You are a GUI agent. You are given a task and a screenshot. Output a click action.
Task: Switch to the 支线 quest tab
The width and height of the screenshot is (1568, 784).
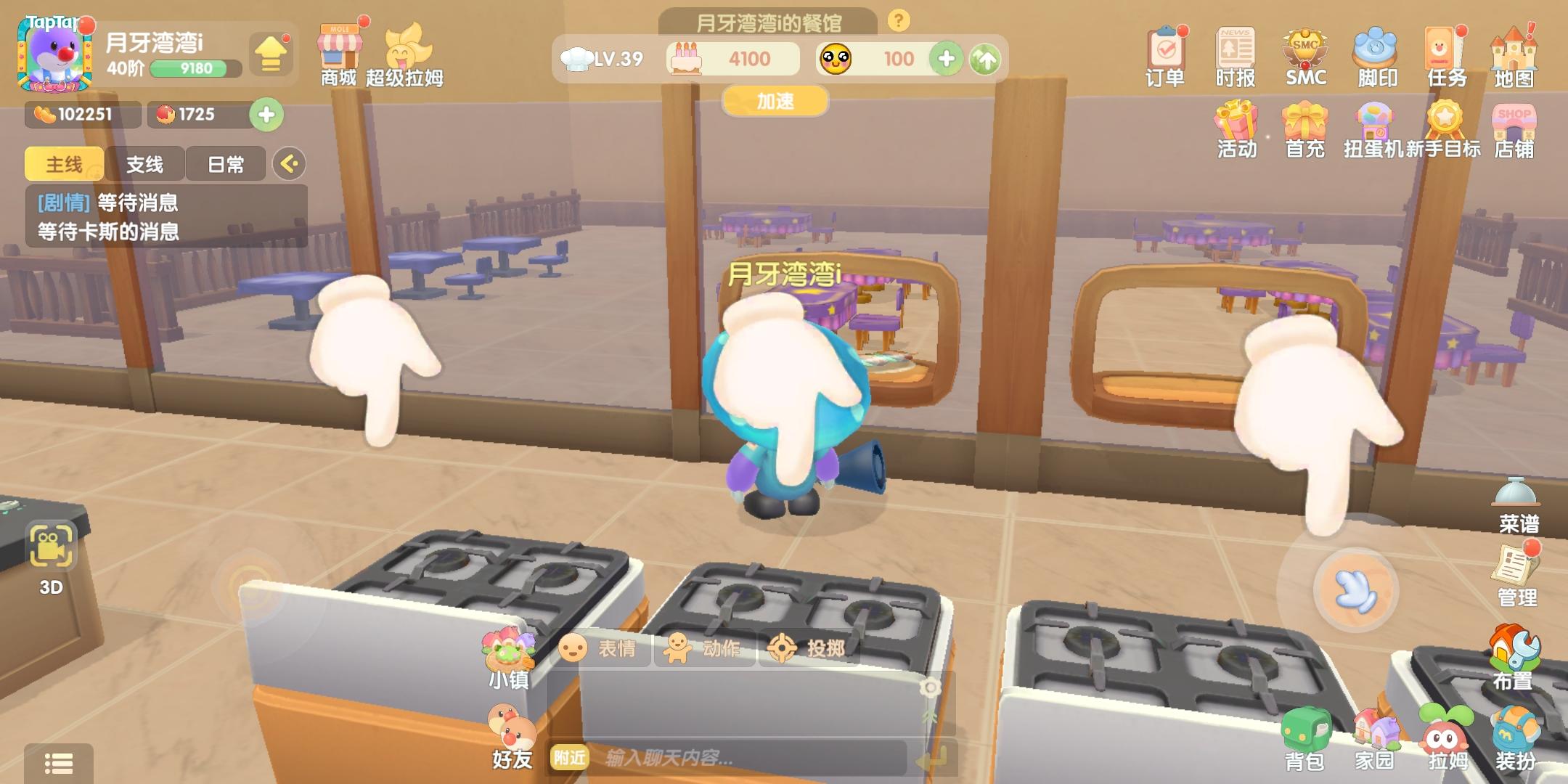pyautogui.click(x=145, y=165)
